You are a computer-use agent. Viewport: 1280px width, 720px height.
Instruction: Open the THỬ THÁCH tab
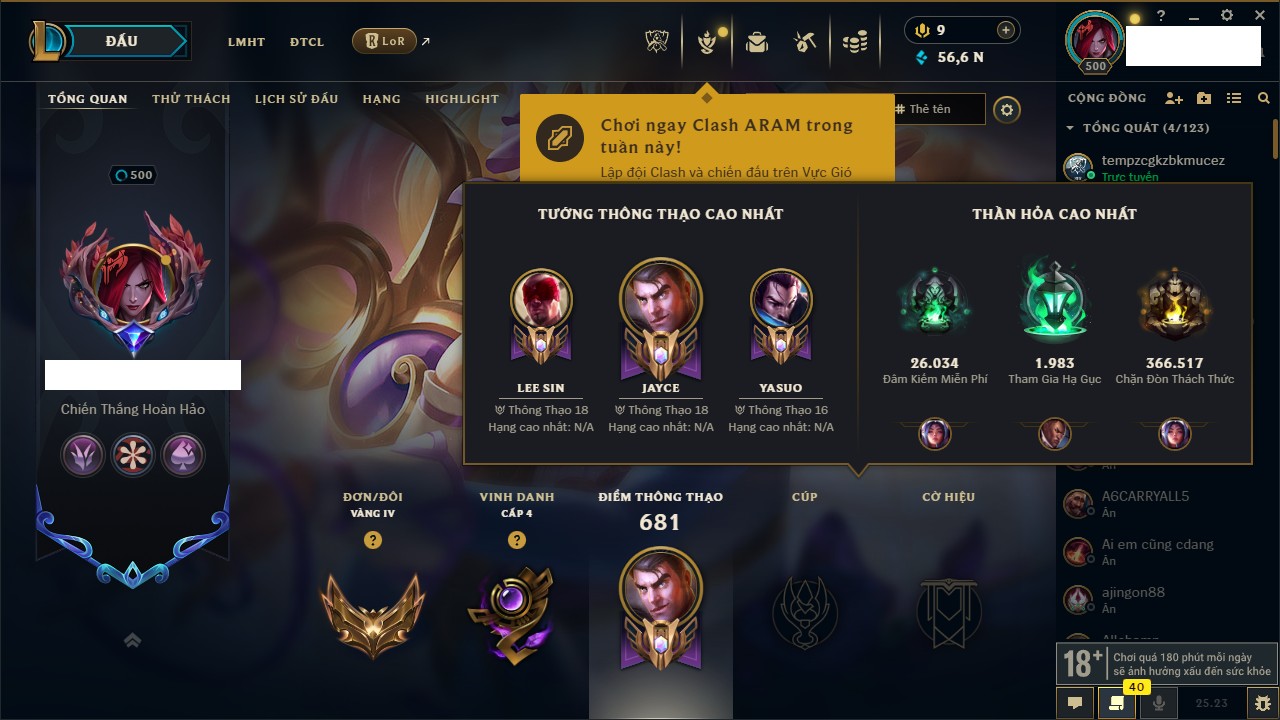(x=191, y=99)
